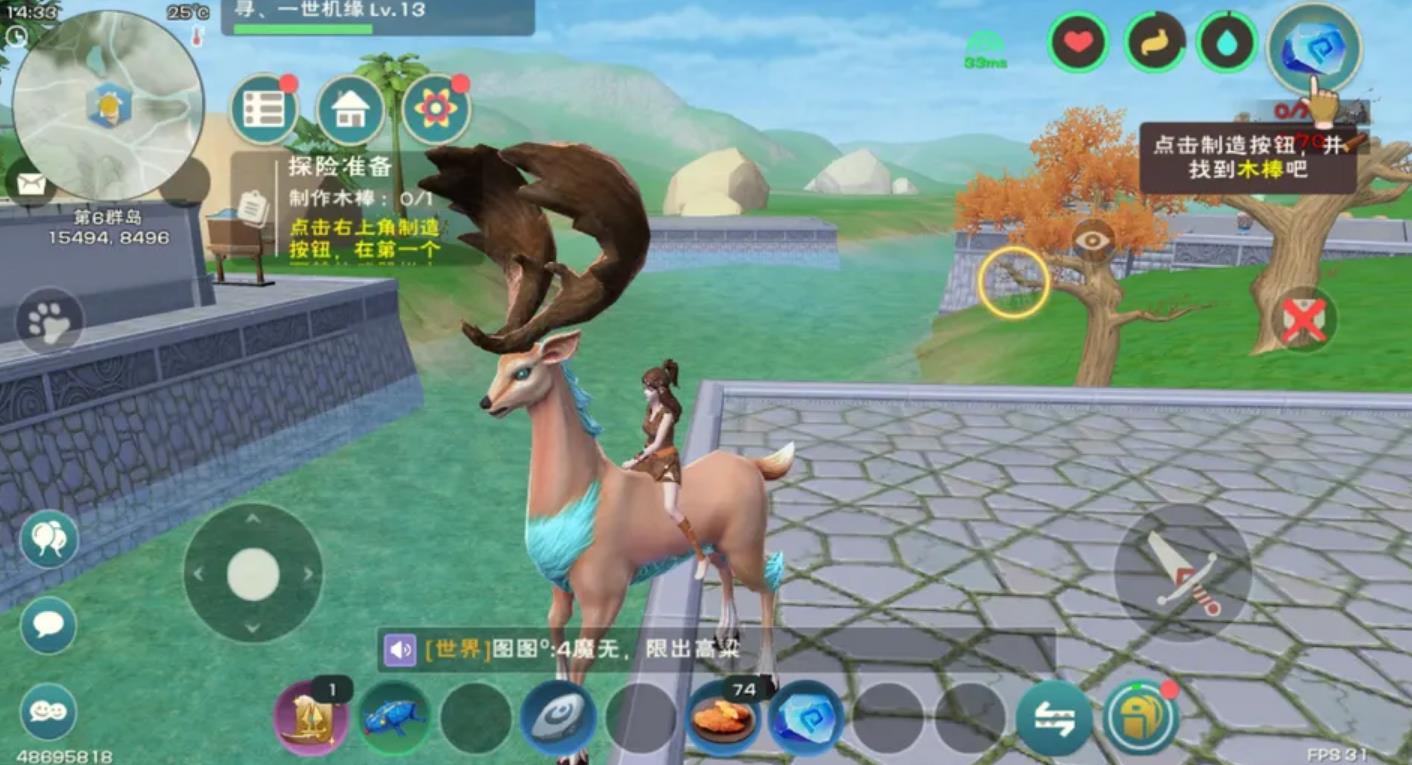Select the golden ship item slot
Viewport: 1412px width, 765px height.
pos(311,718)
